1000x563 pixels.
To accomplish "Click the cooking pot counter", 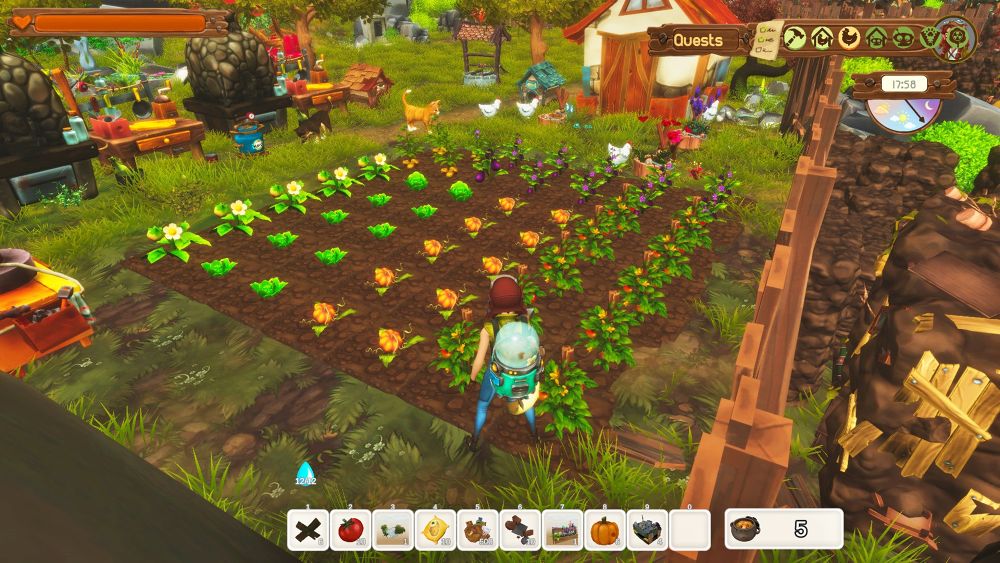I will tap(783, 529).
